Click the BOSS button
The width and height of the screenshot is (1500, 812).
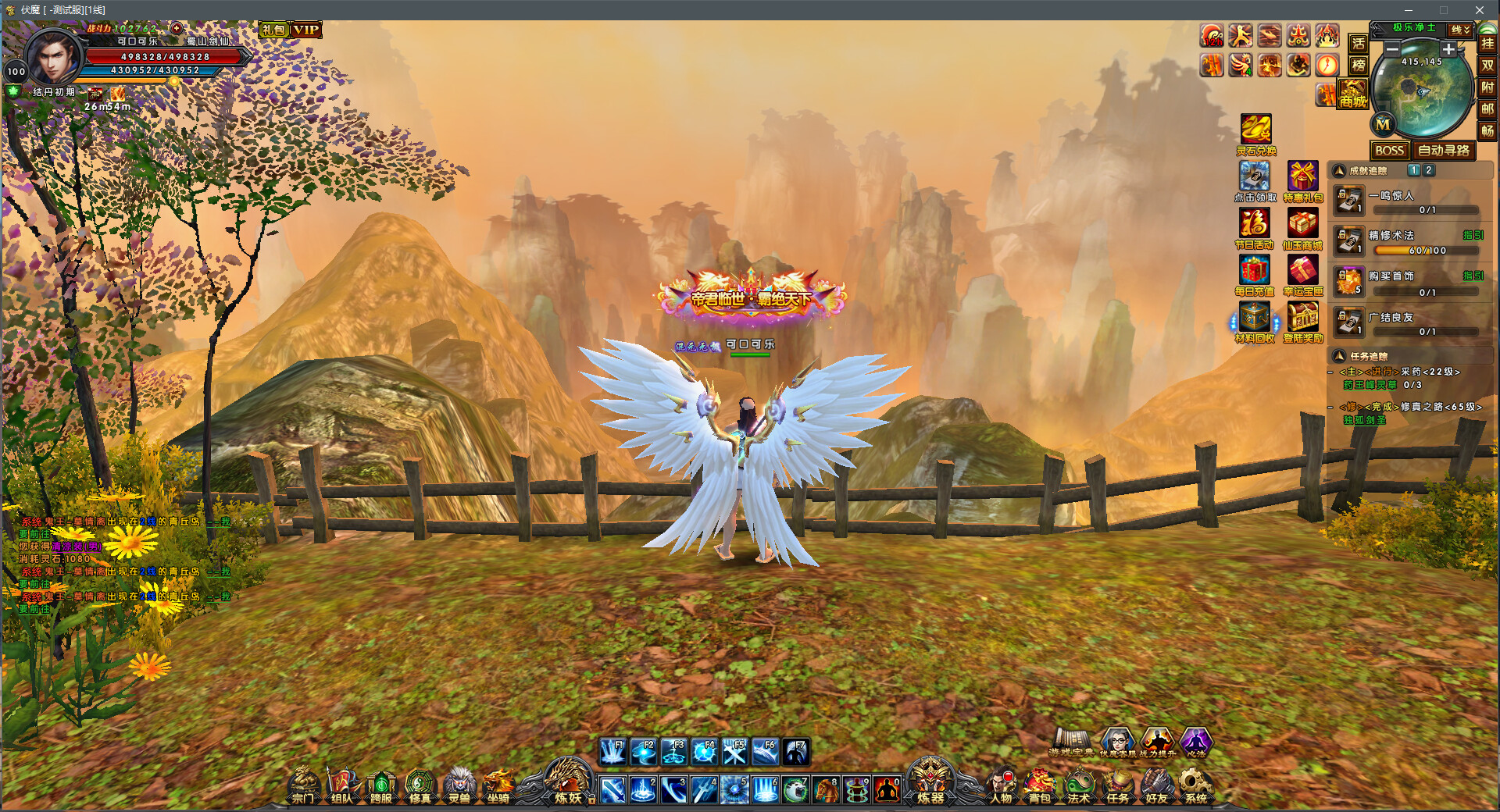(1389, 150)
